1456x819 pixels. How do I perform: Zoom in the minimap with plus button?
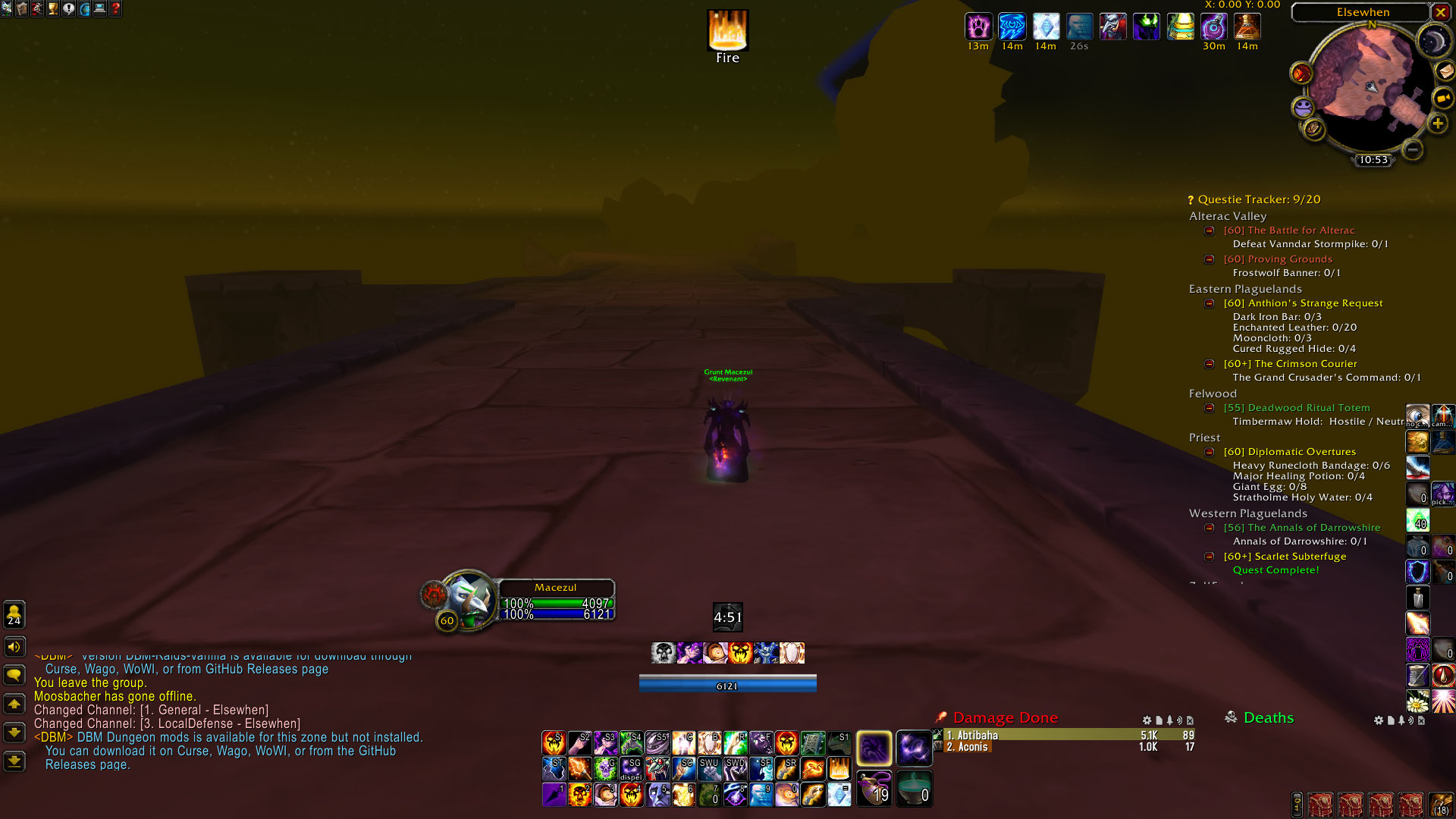click(x=1437, y=124)
